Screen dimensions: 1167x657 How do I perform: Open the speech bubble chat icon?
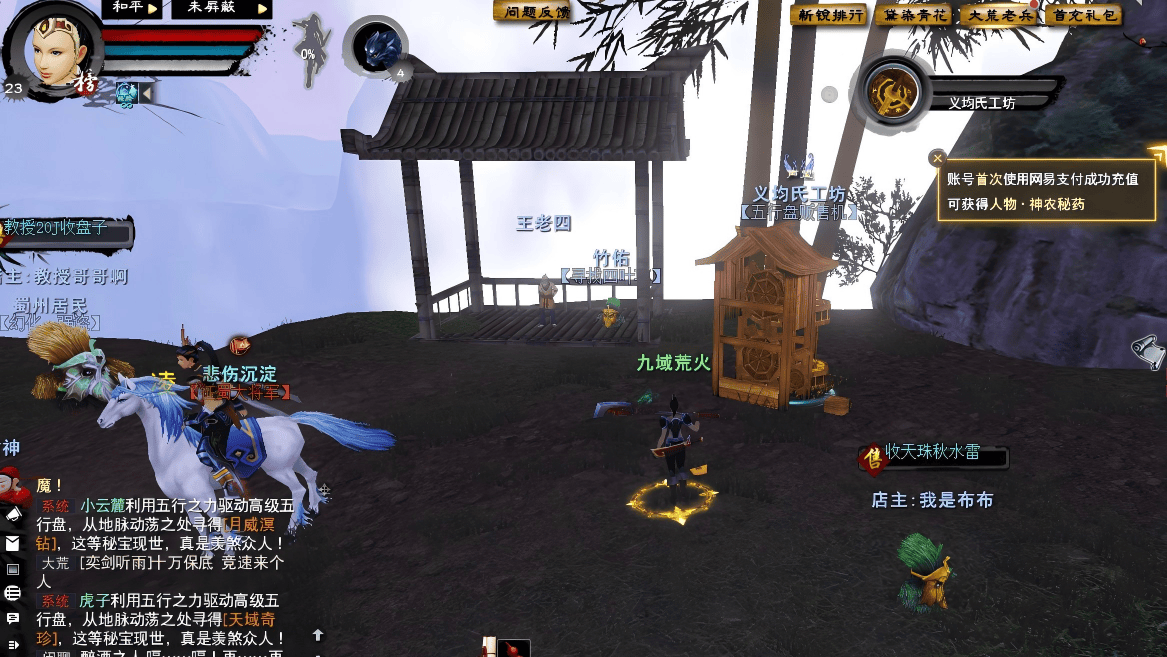click(x=13, y=619)
